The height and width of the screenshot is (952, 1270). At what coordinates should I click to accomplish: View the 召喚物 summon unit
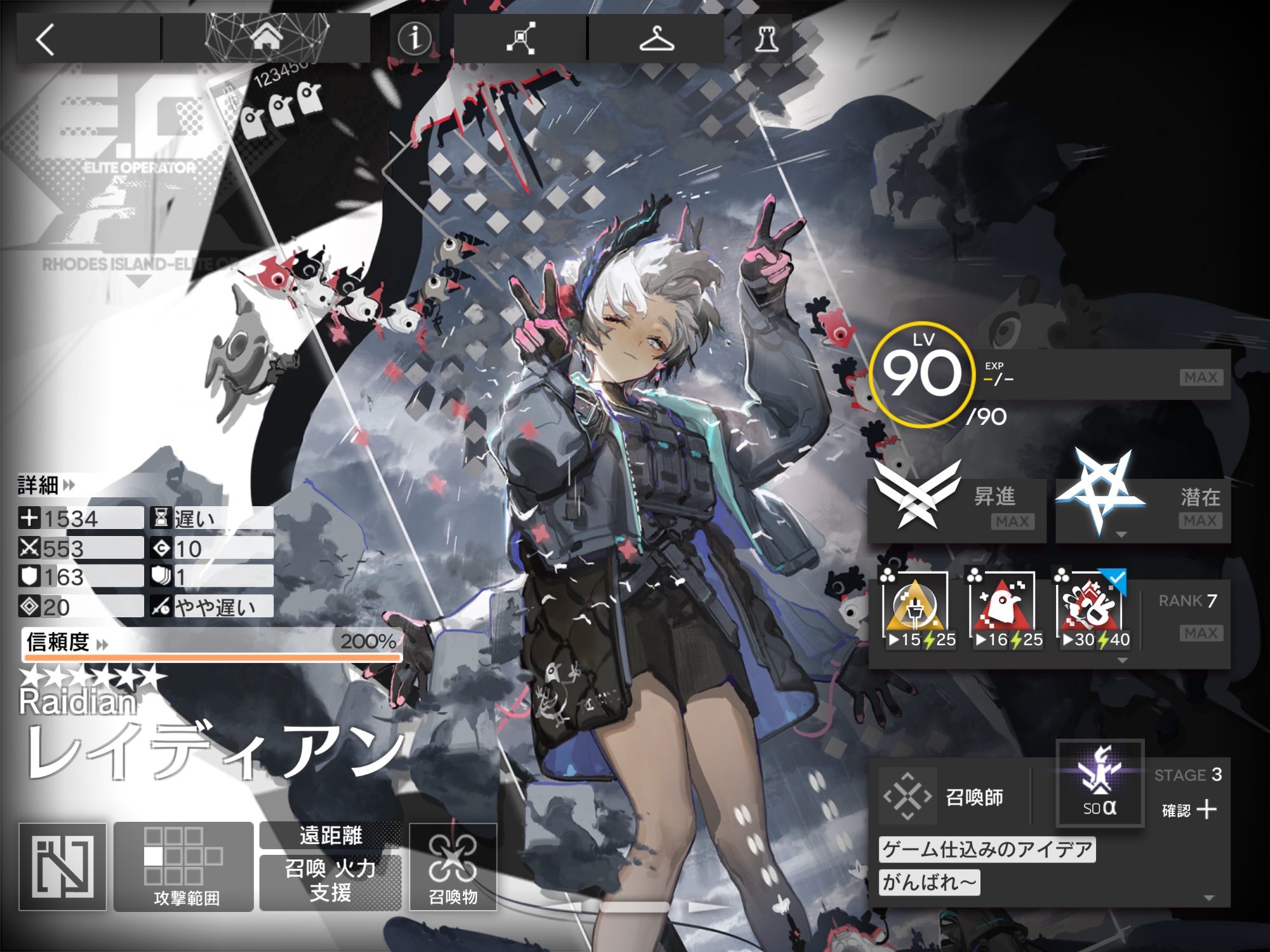(x=453, y=866)
